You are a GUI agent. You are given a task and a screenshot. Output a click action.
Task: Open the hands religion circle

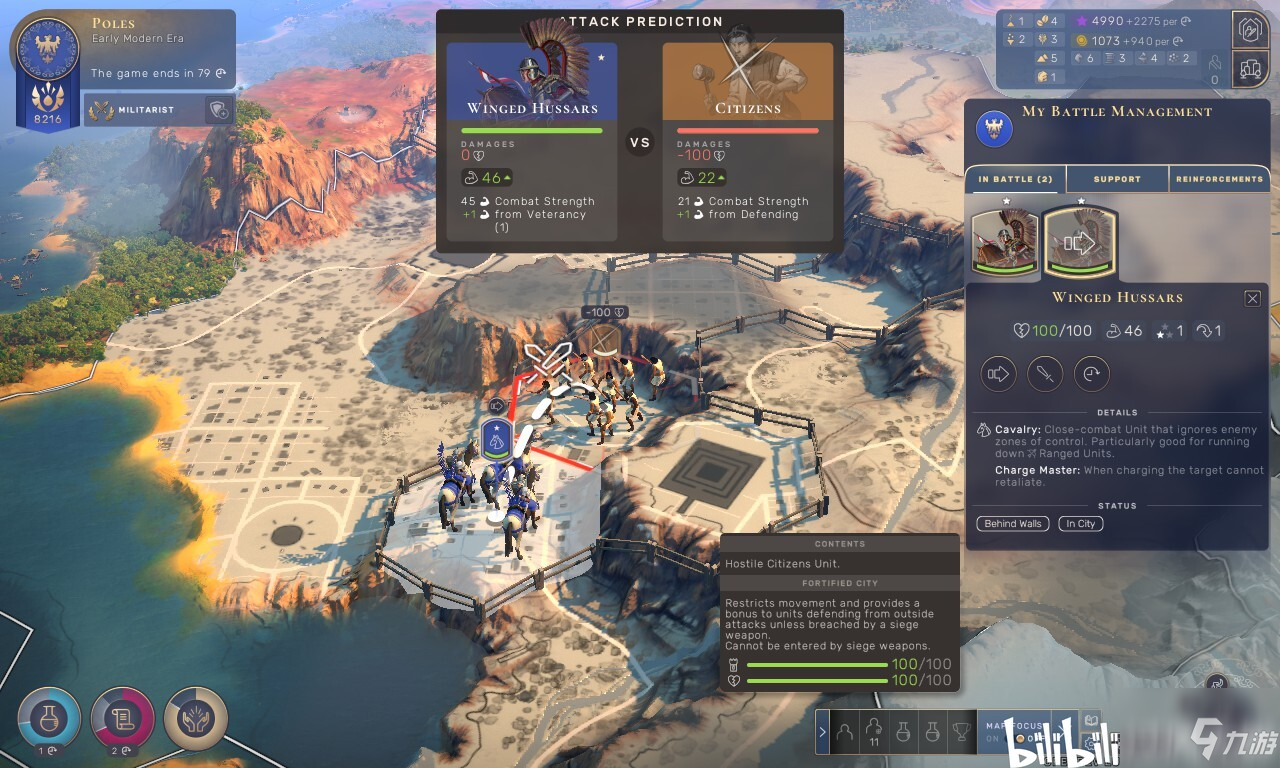[x=196, y=717]
